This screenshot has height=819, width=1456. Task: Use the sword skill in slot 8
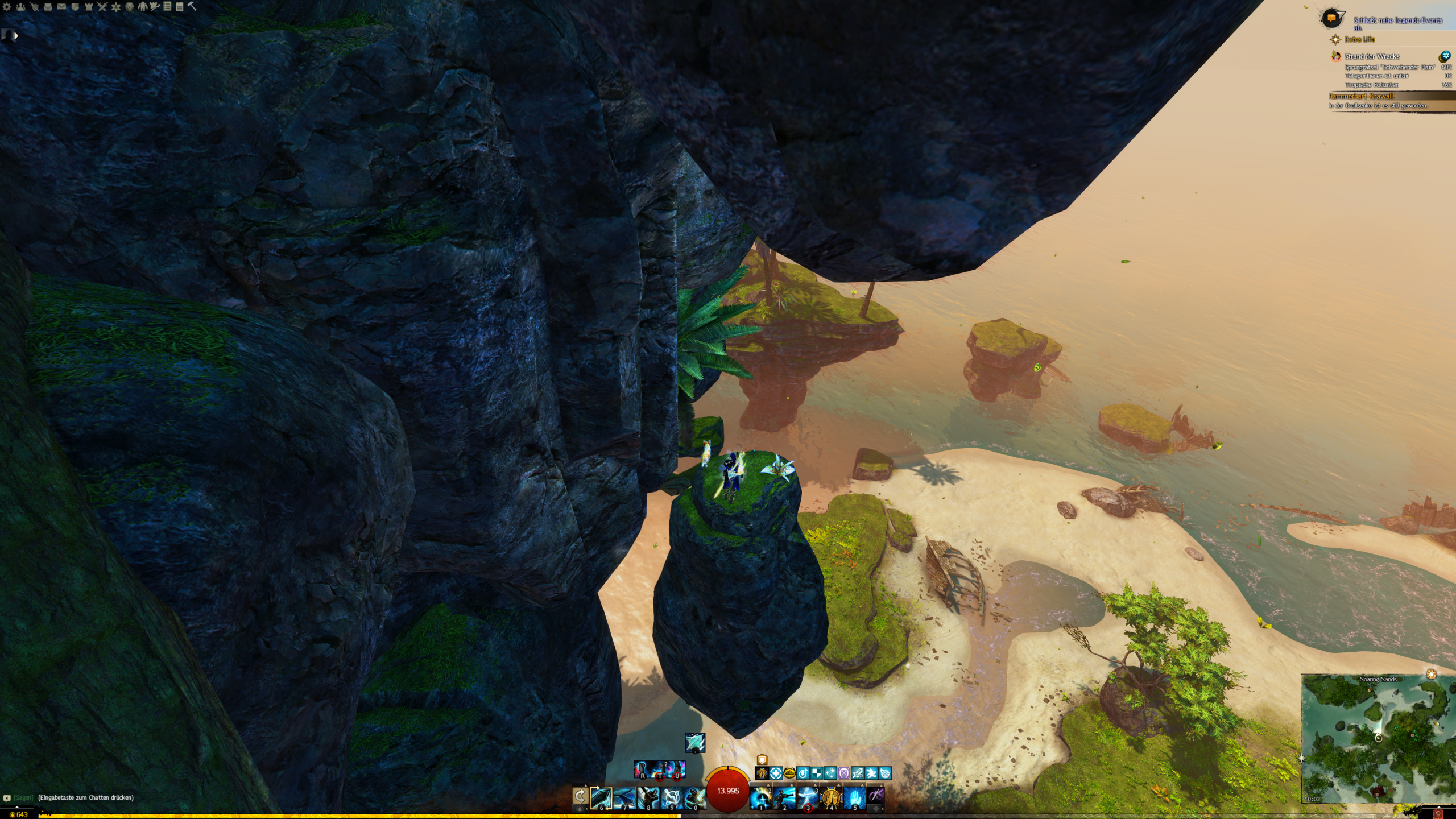[648, 798]
